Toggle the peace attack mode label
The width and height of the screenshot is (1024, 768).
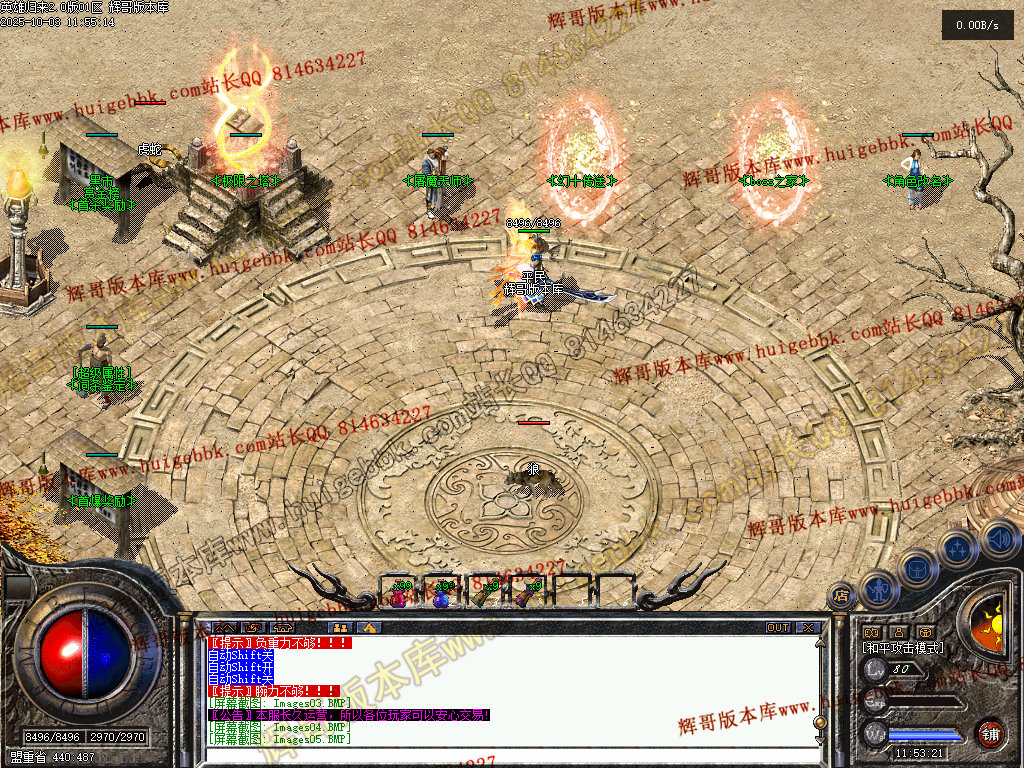(x=903, y=648)
